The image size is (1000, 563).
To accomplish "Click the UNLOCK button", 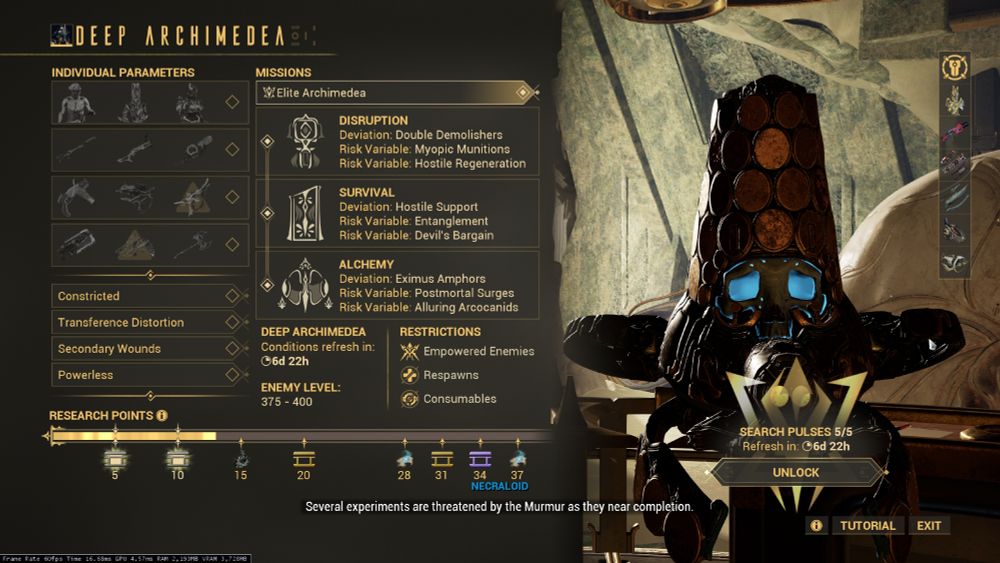I will 796,472.
